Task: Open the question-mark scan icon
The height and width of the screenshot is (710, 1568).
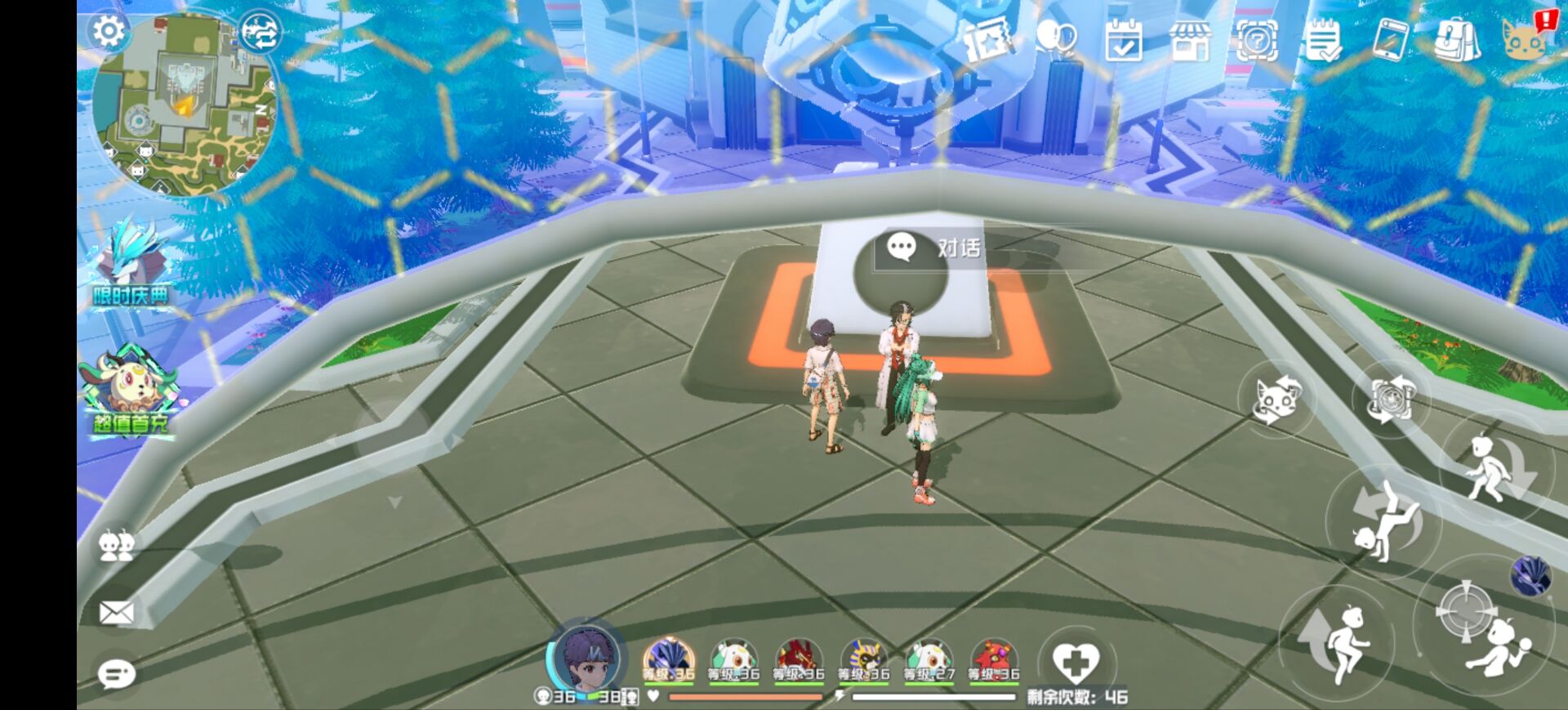Action: coord(1257,40)
